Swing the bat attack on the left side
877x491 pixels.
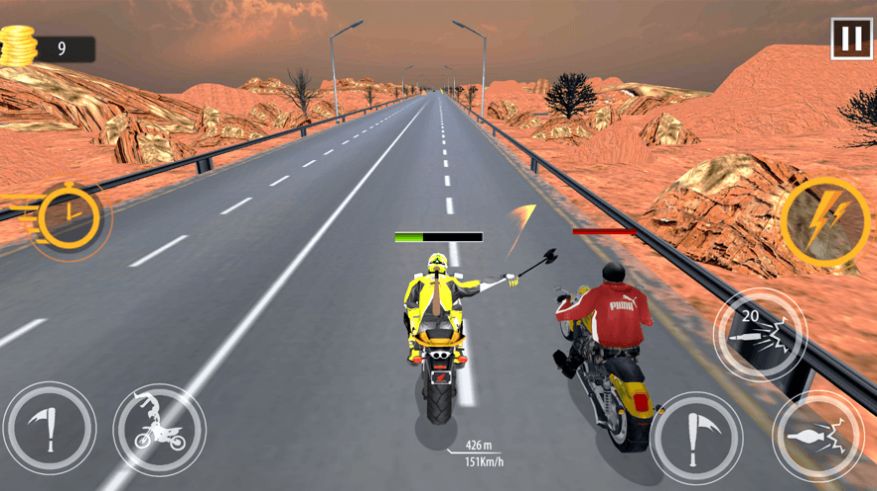pos(49,427)
